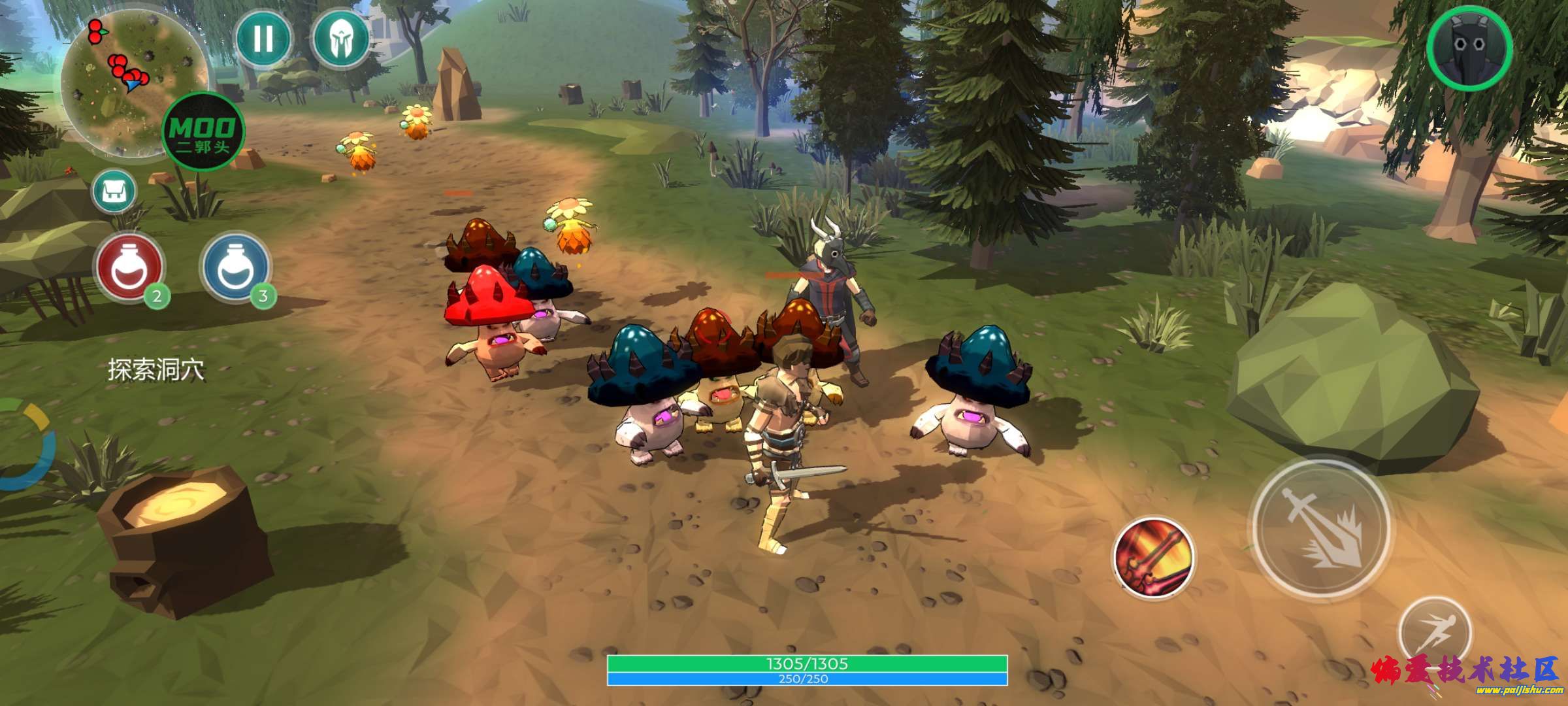Click the circular minimap

[x=124, y=78]
